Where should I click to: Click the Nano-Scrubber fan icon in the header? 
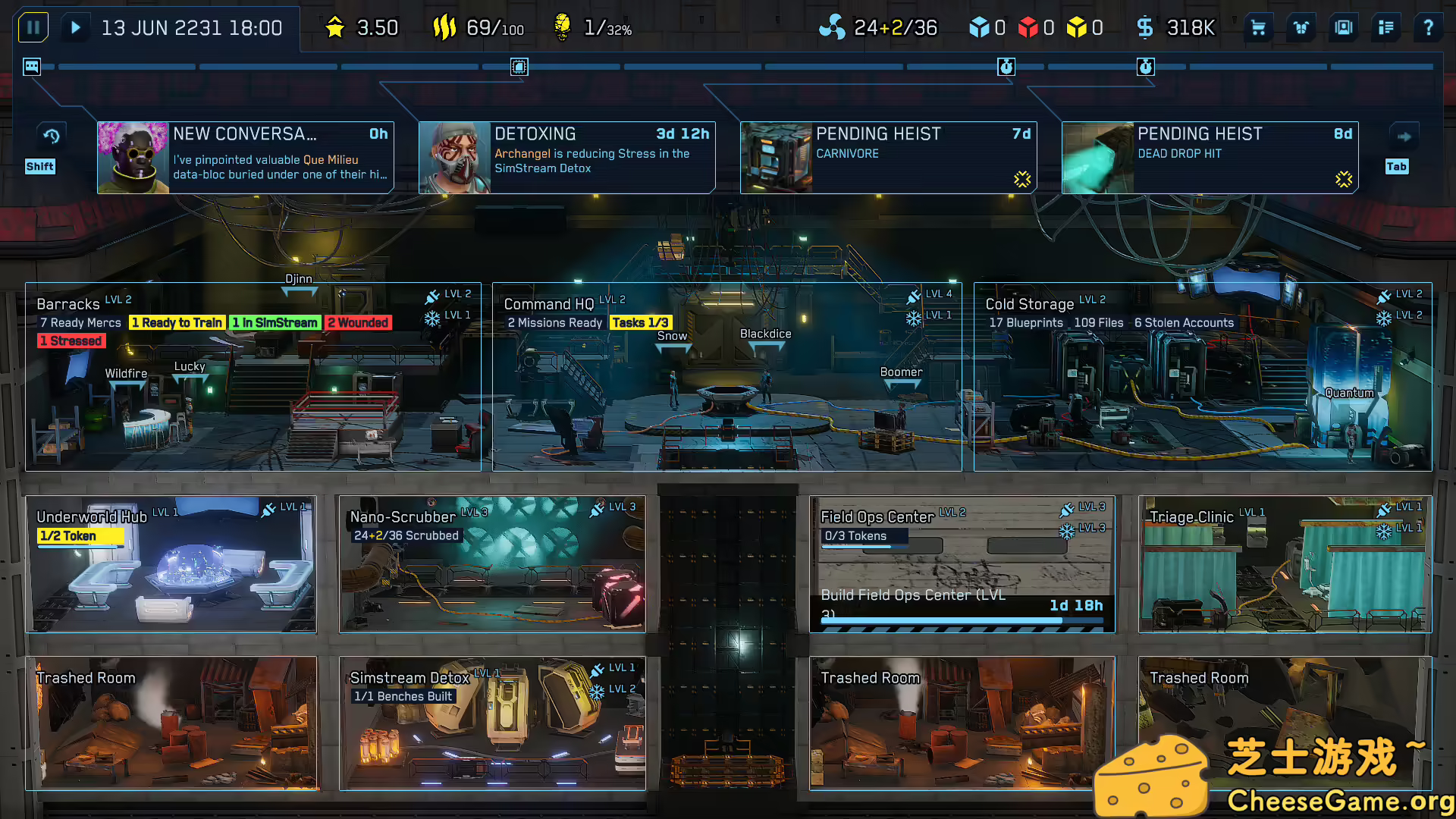(833, 27)
